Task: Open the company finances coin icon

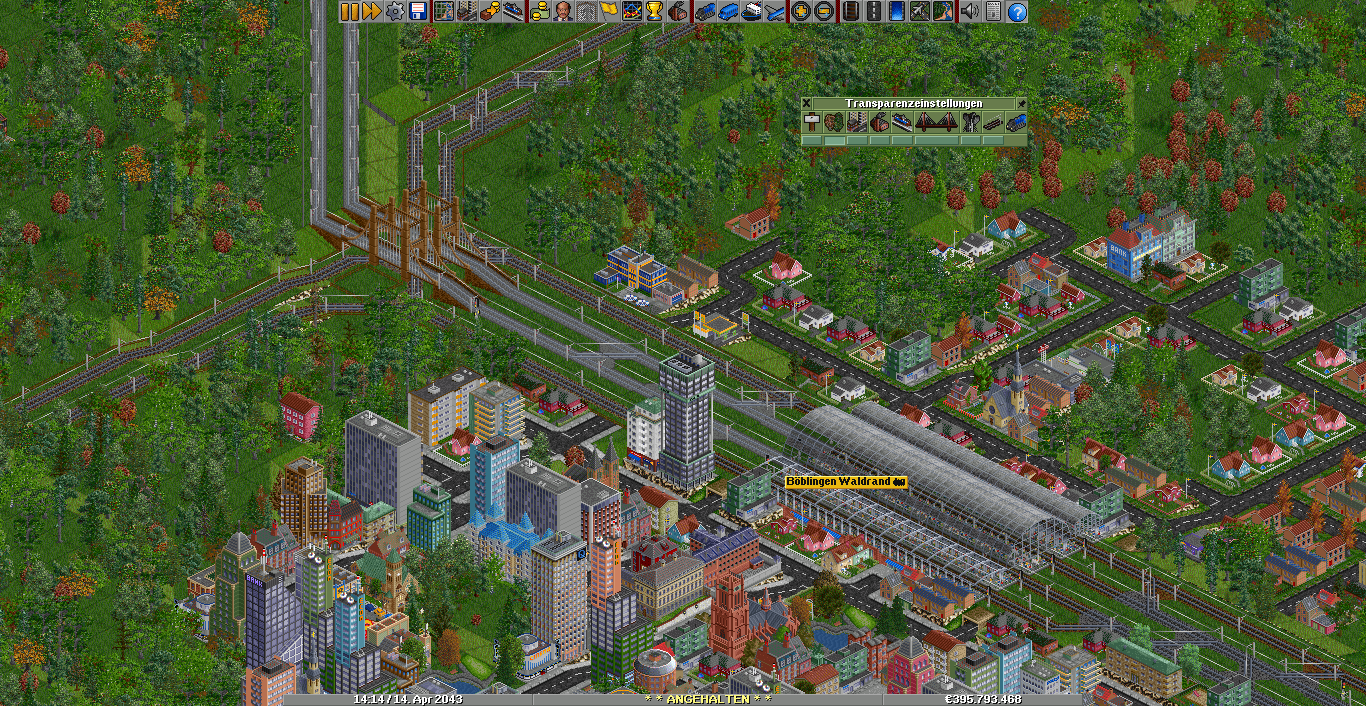Action: (x=540, y=12)
